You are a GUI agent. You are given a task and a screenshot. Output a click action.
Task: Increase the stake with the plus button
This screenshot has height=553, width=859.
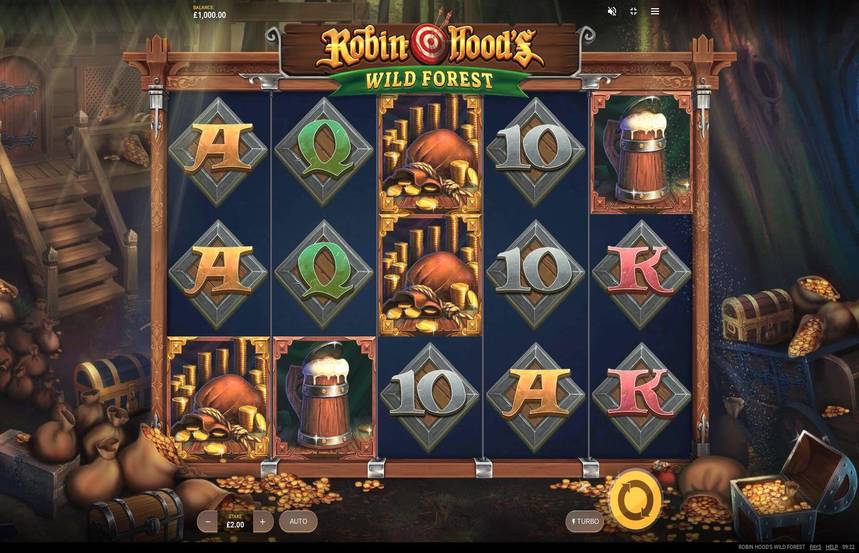click(263, 521)
